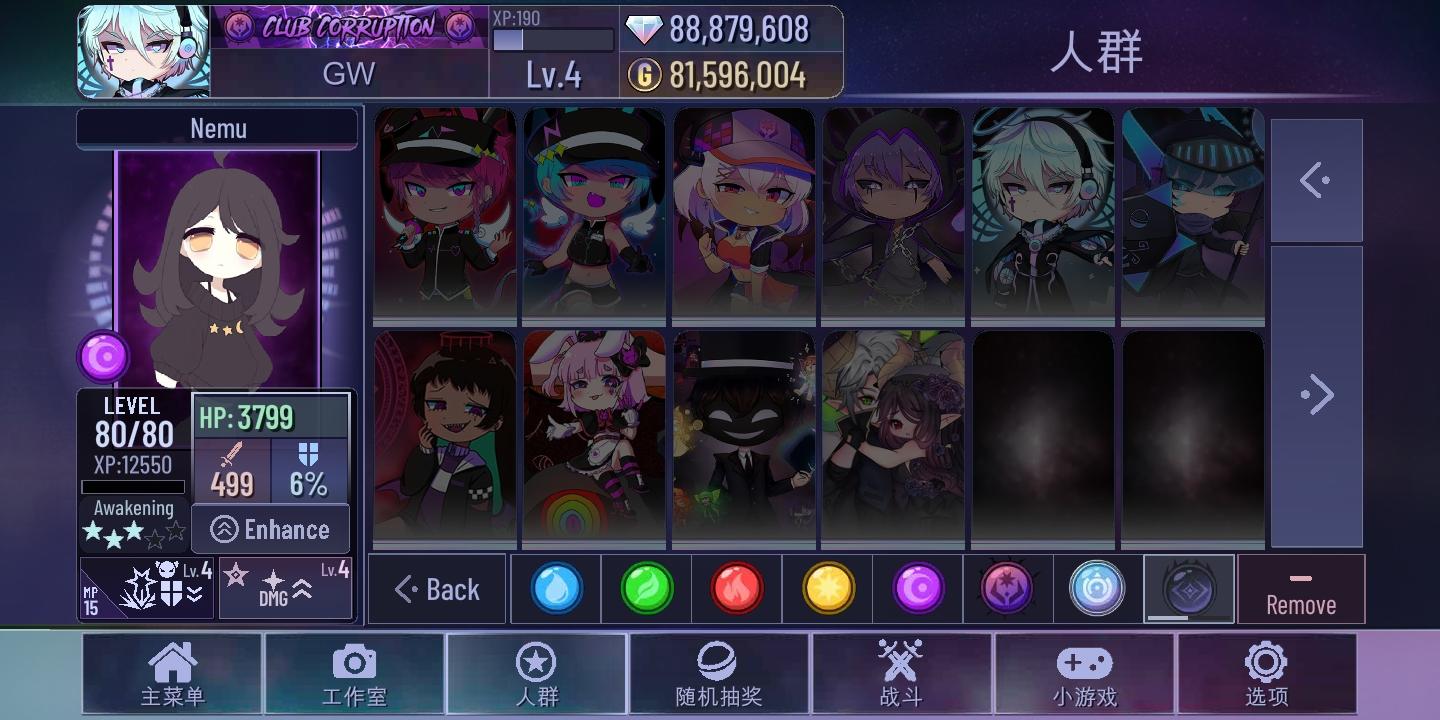Choose the top-hat shadow figure unit card
This screenshot has width=1440, height=720.
744,438
